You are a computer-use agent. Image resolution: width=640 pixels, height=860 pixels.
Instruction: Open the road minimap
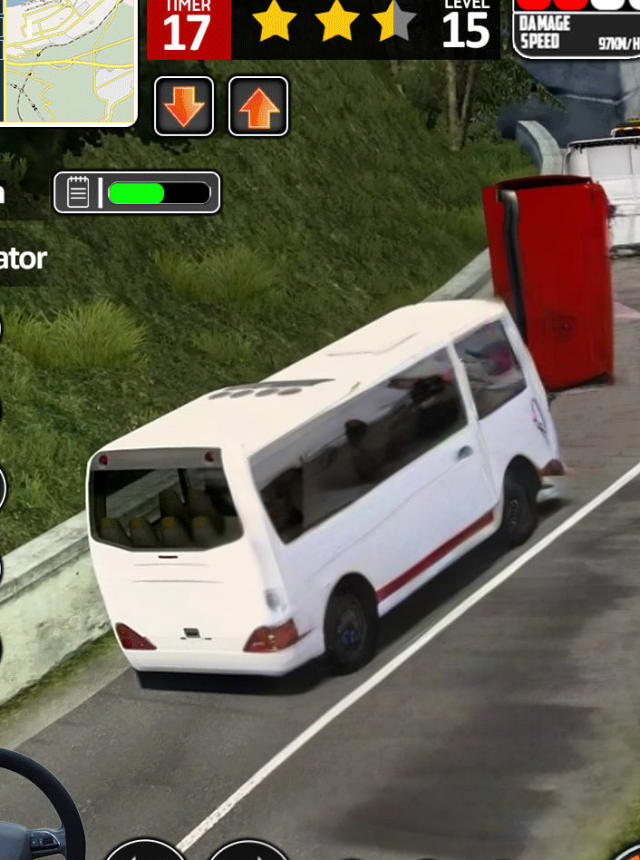tap(66, 60)
